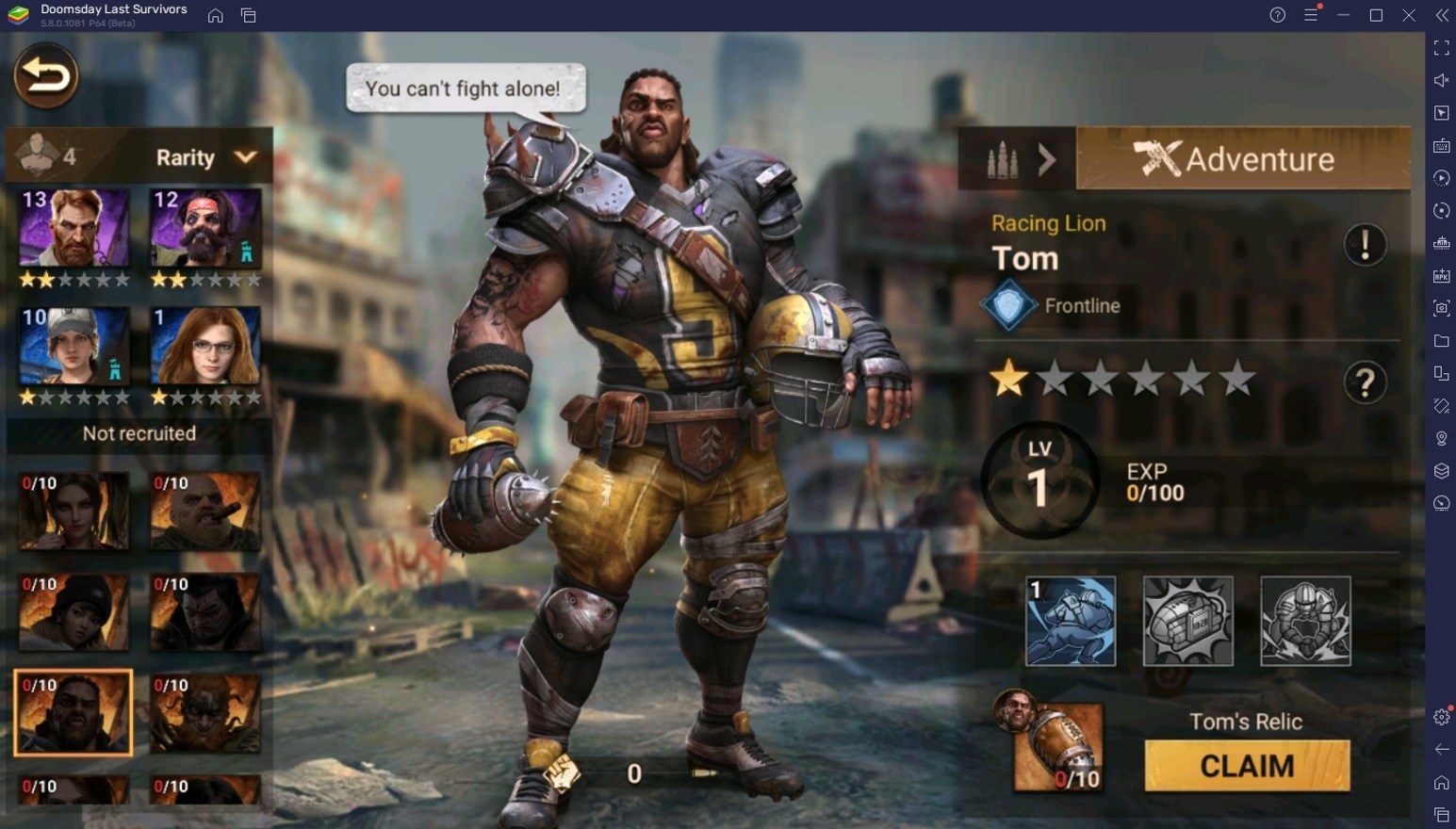
Task: Select the level 13 bearded hero portrait
Action: click(74, 228)
